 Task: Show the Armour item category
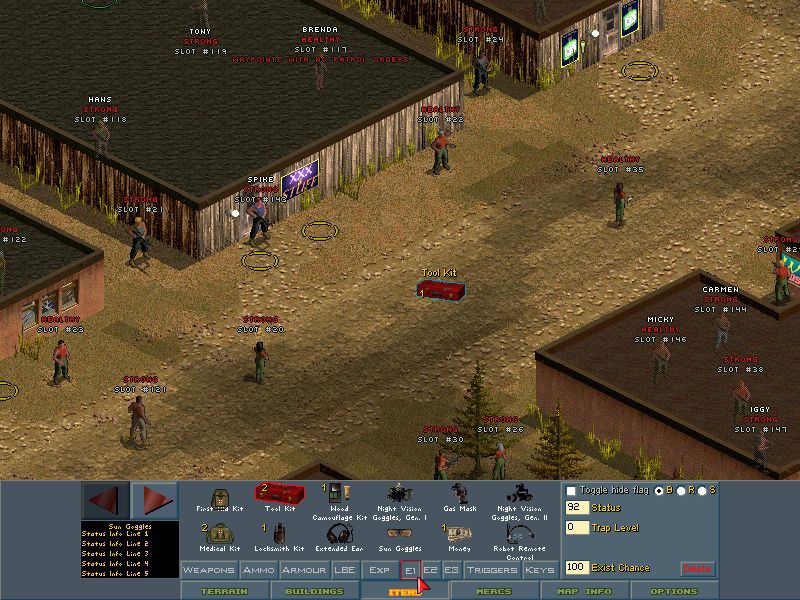point(303,570)
